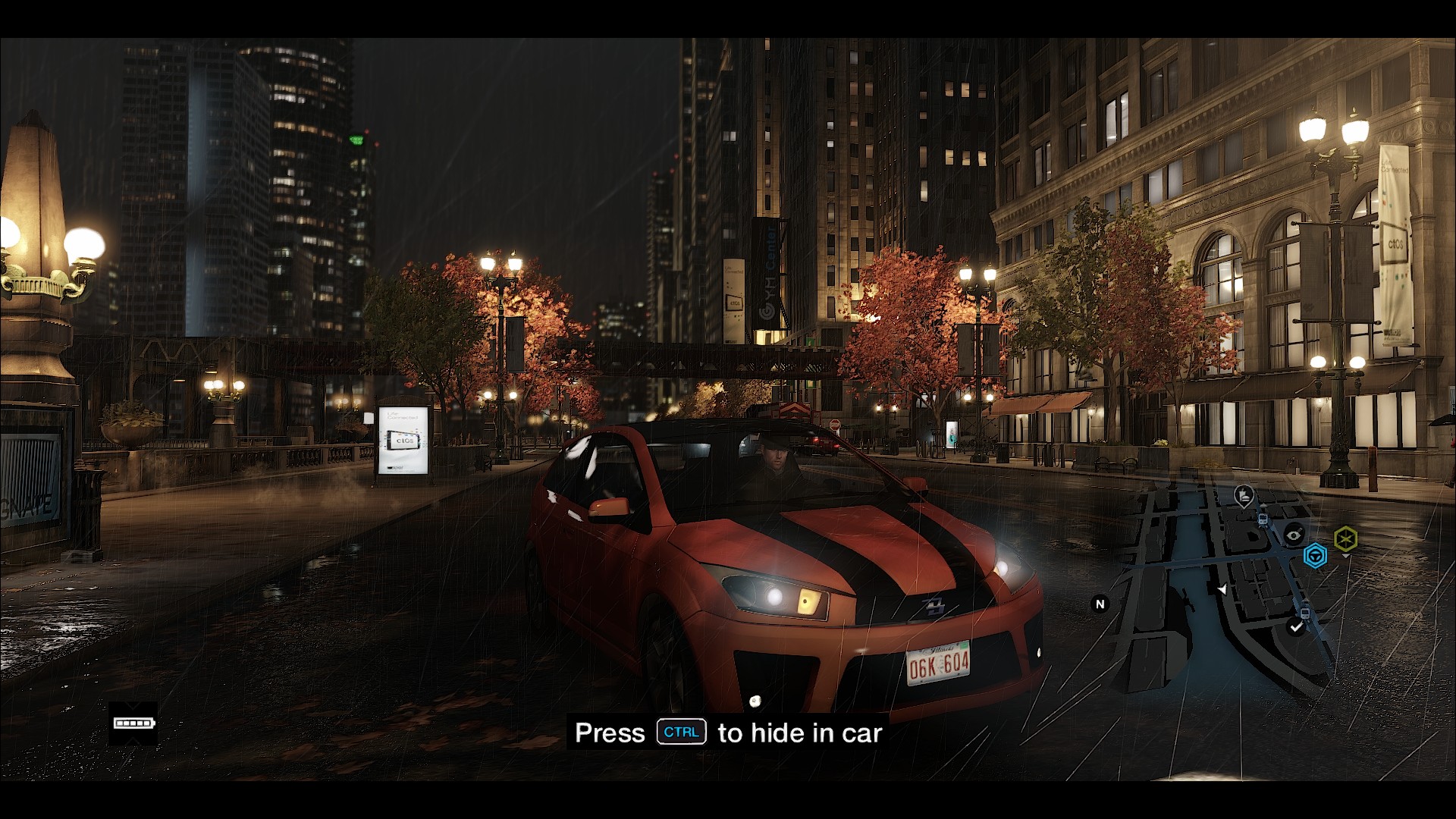Screen dimensions: 1456x819
Task: Click the white player arrow on minimap
Action: click(1222, 589)
